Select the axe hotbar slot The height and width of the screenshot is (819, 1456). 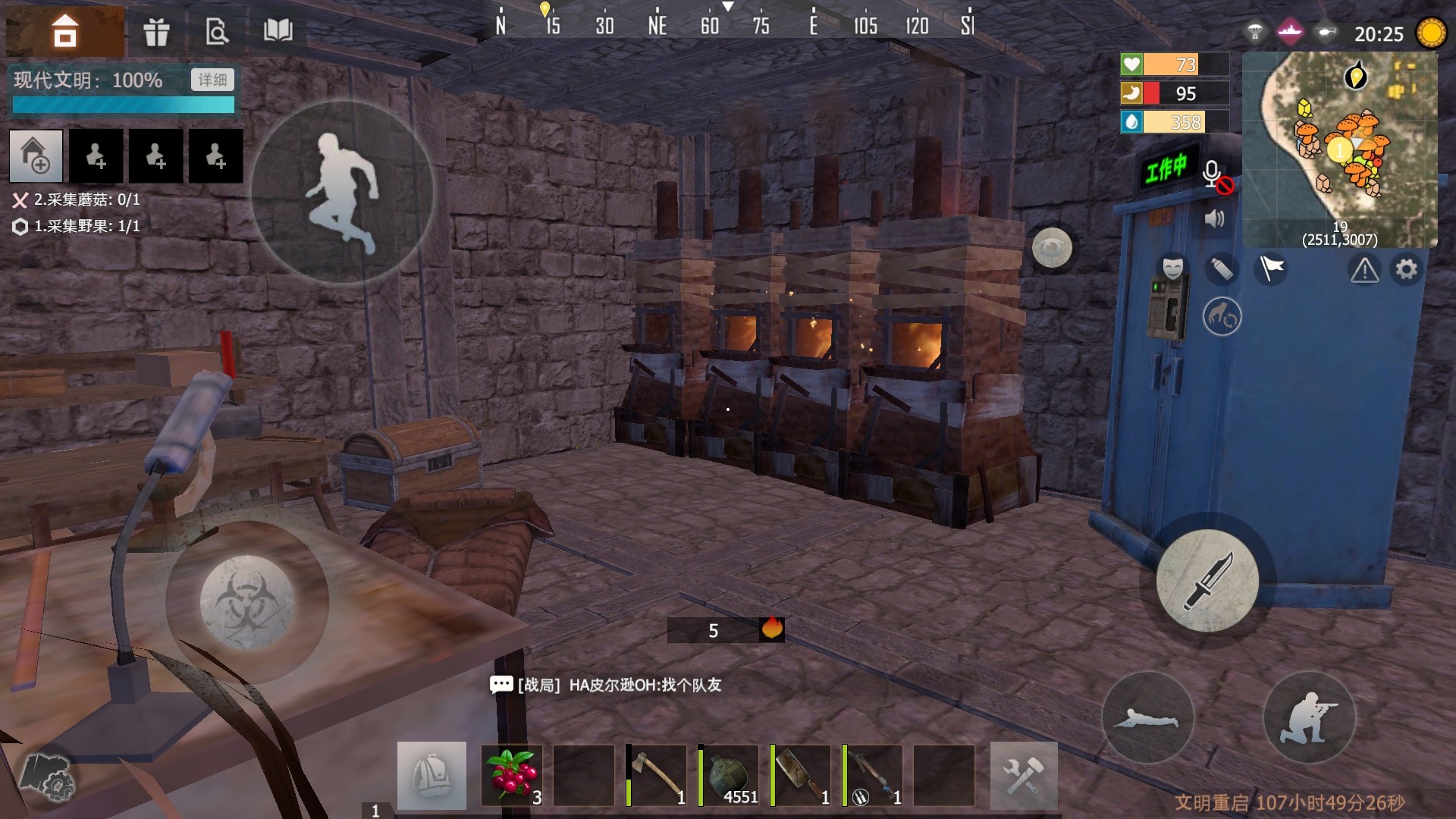click(x=657, y=775)
